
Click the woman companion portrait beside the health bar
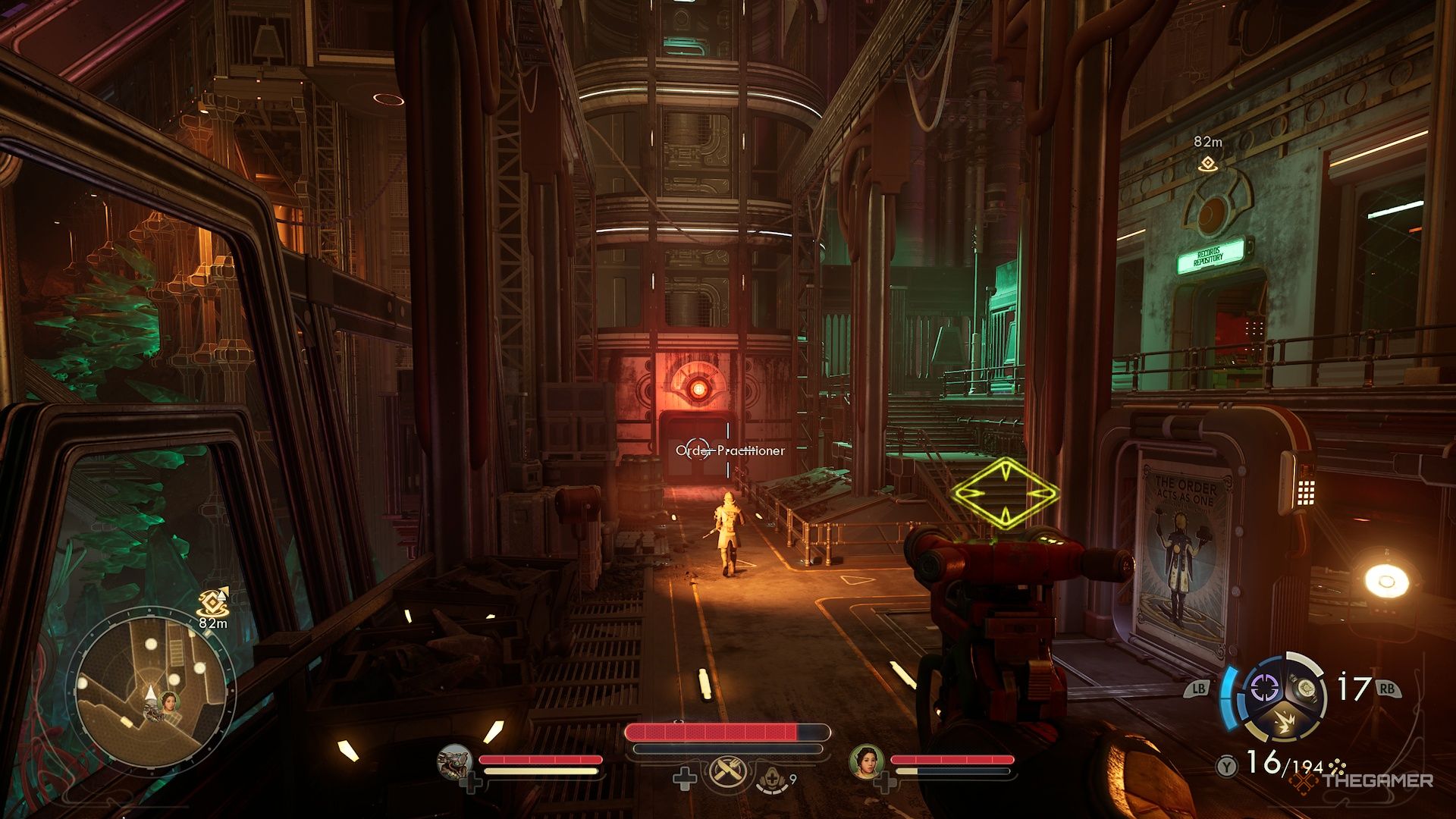pyautogui.click(x=866, y=761)
